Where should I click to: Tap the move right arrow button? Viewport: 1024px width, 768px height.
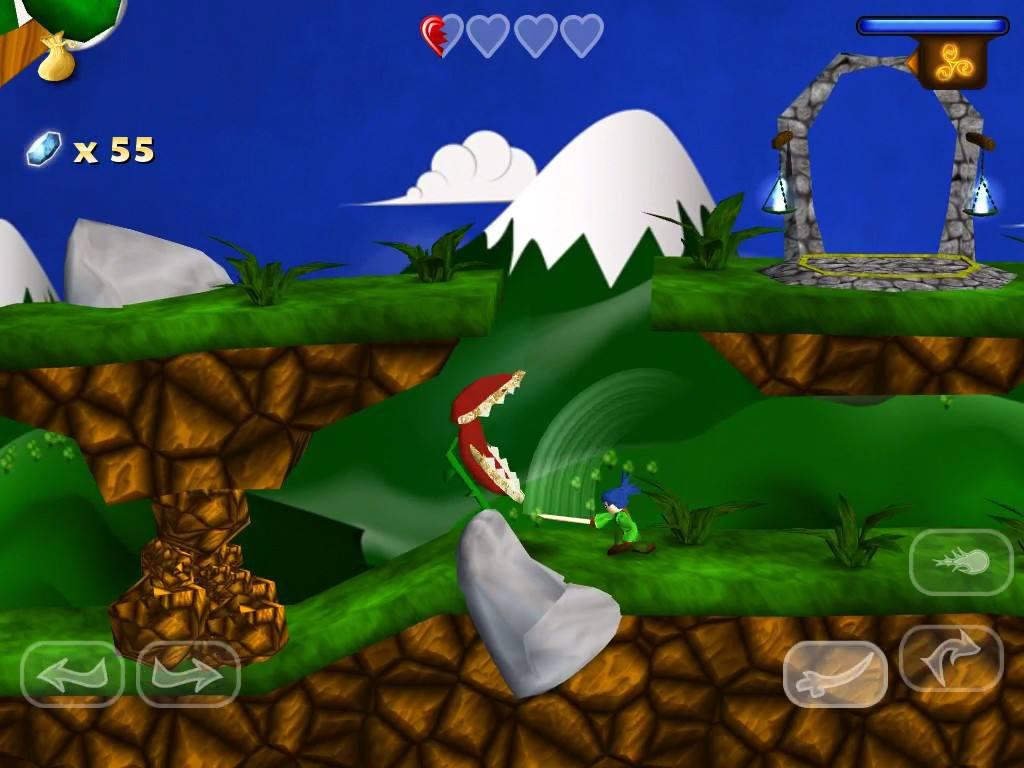188,674
